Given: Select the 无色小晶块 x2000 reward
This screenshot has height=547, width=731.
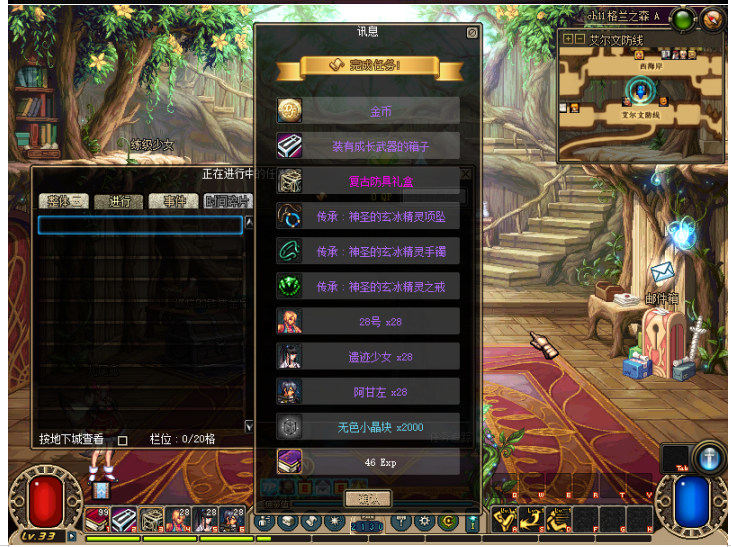Looking at the screenshot, I should pos(368,426).
